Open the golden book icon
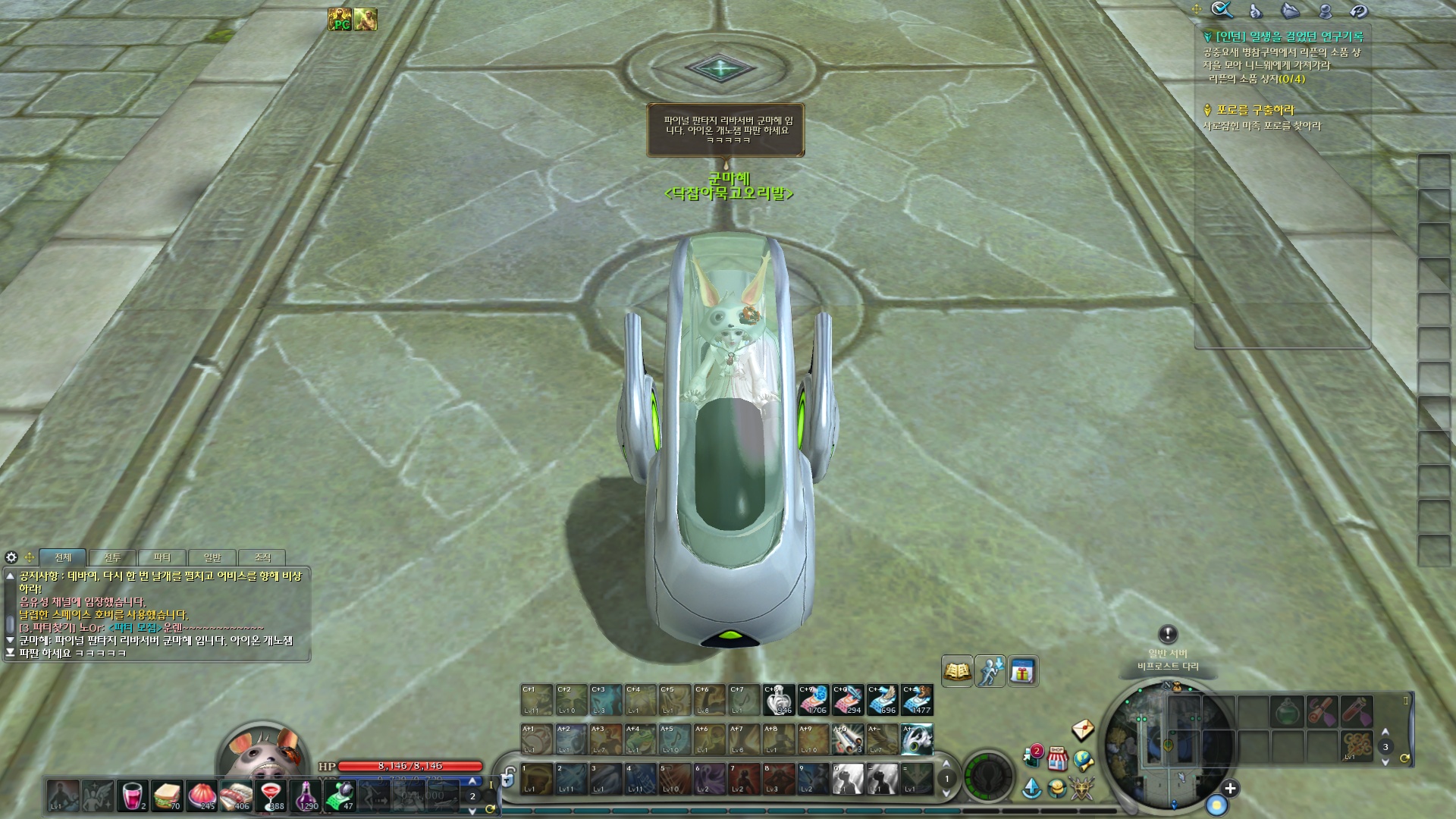Screen dimensions: 1456x819 coord(957,671)
